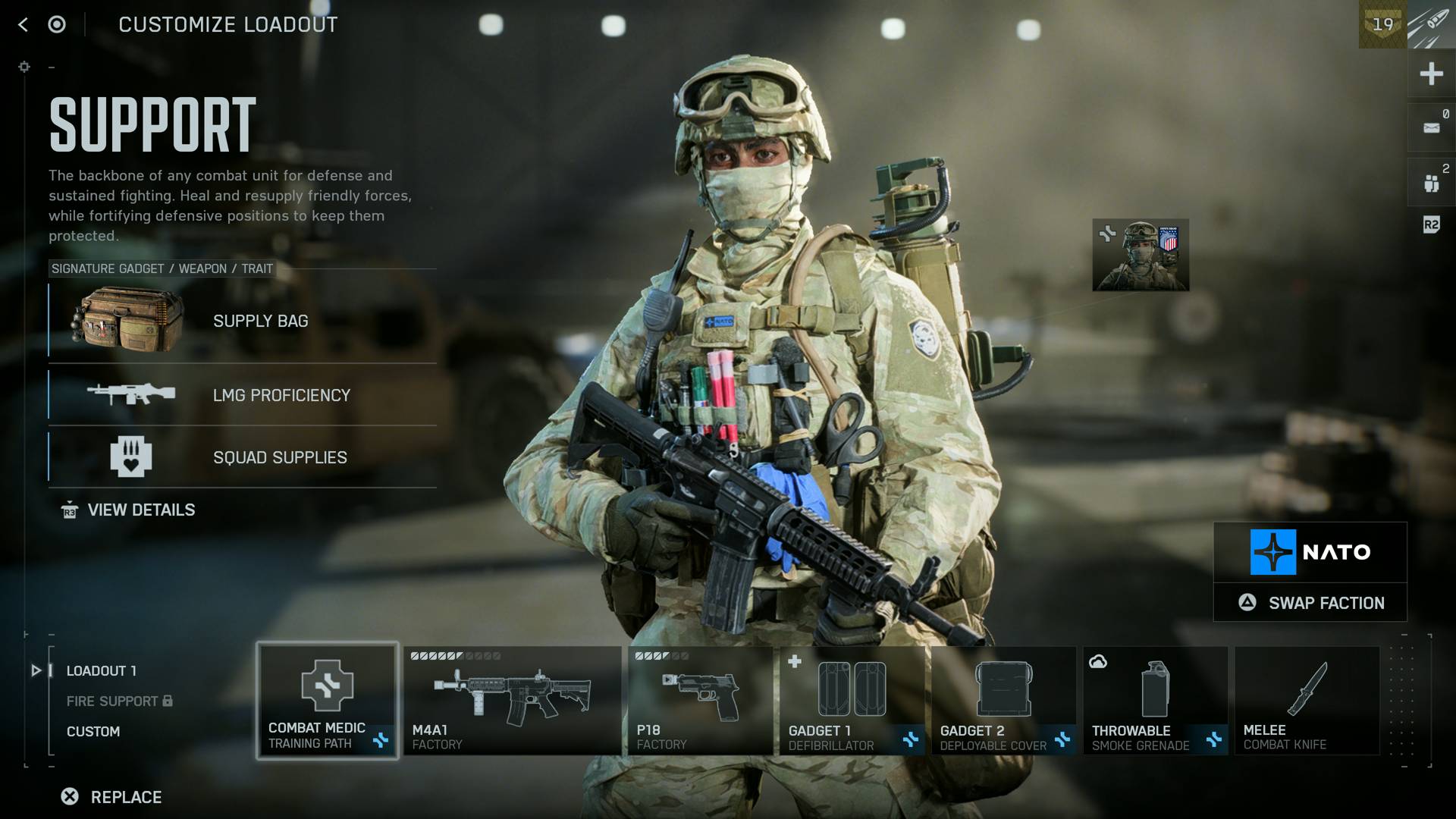Select Loadout 1 in the loadout list
1456x819 pixels.
click(101, 670)
